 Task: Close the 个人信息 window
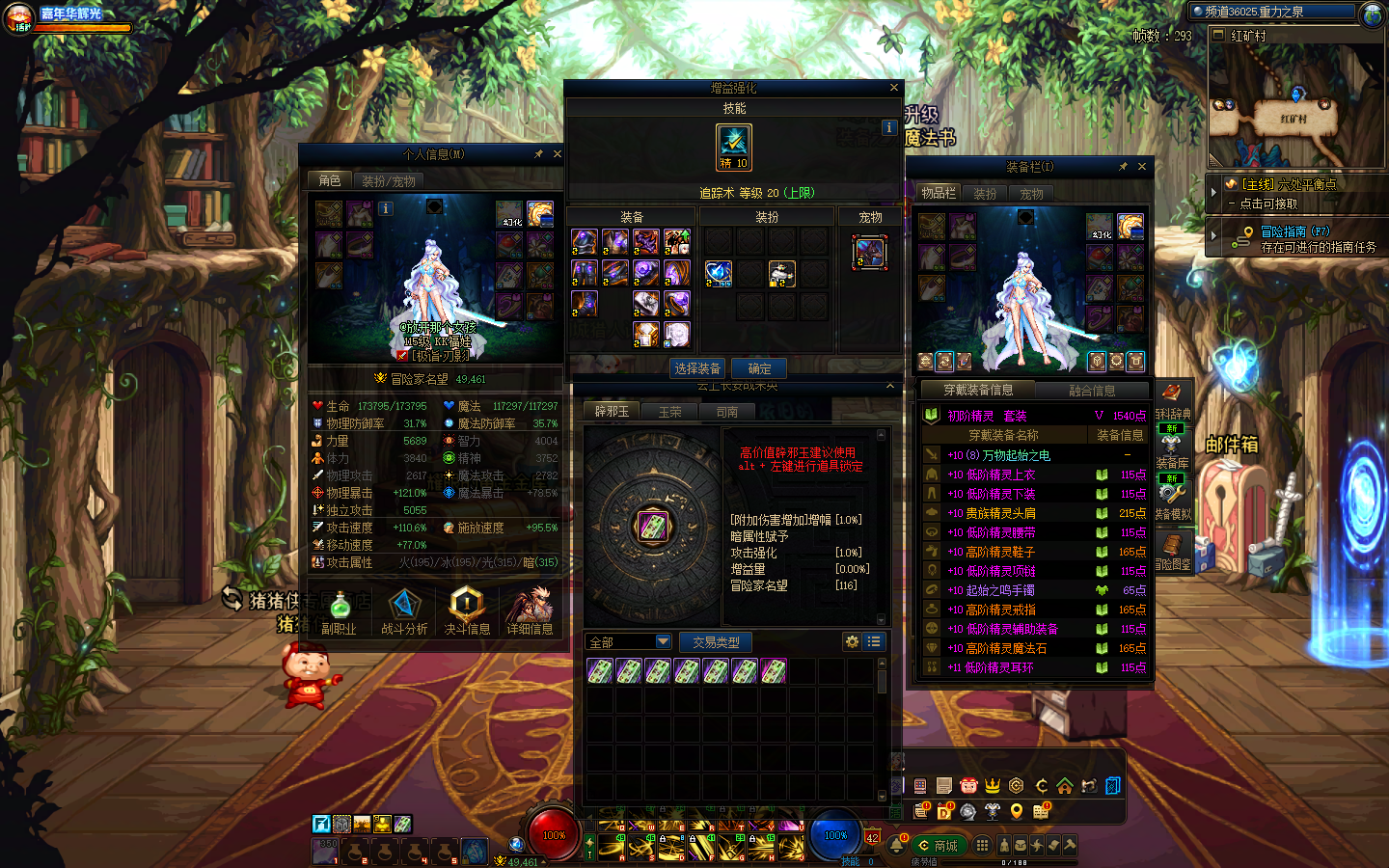[557, 154]
